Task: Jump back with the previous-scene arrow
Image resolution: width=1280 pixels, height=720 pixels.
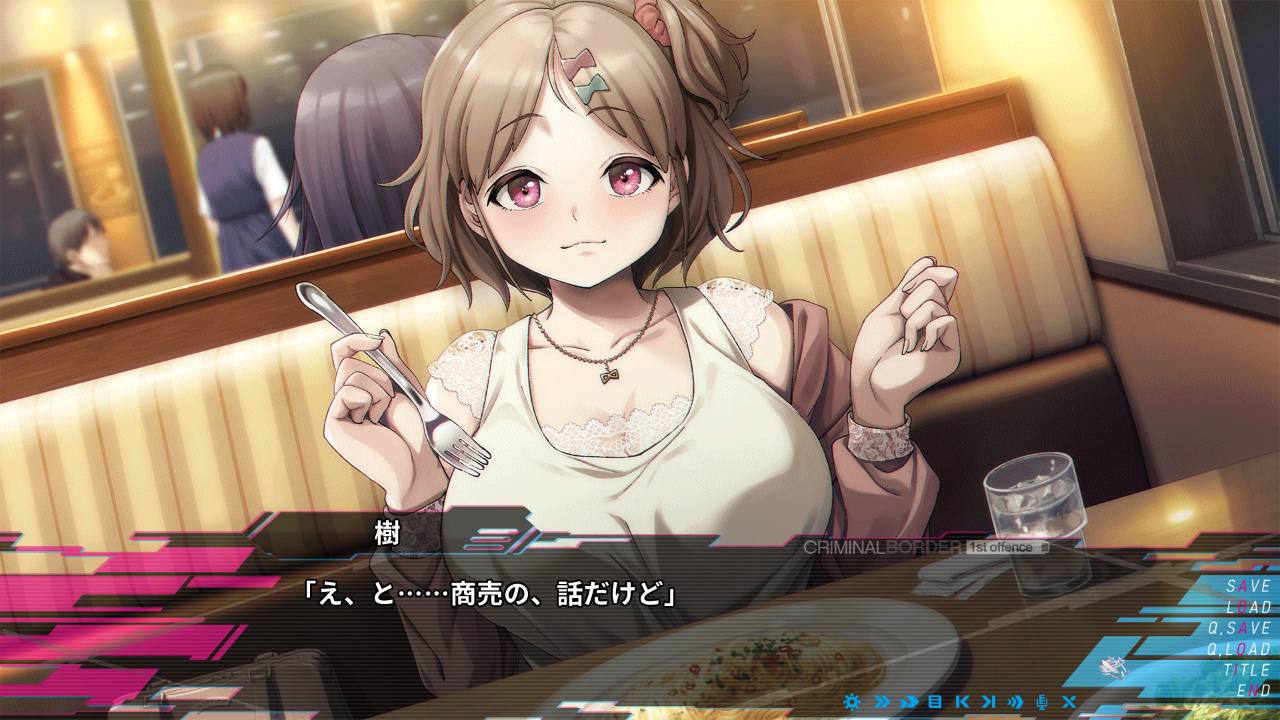Action: 962,702
